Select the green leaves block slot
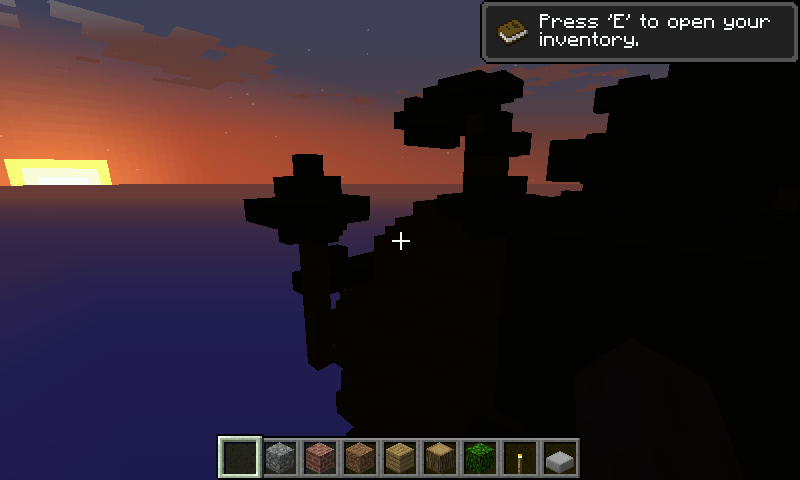Viewport: 800px width, 480px height. 480,458
